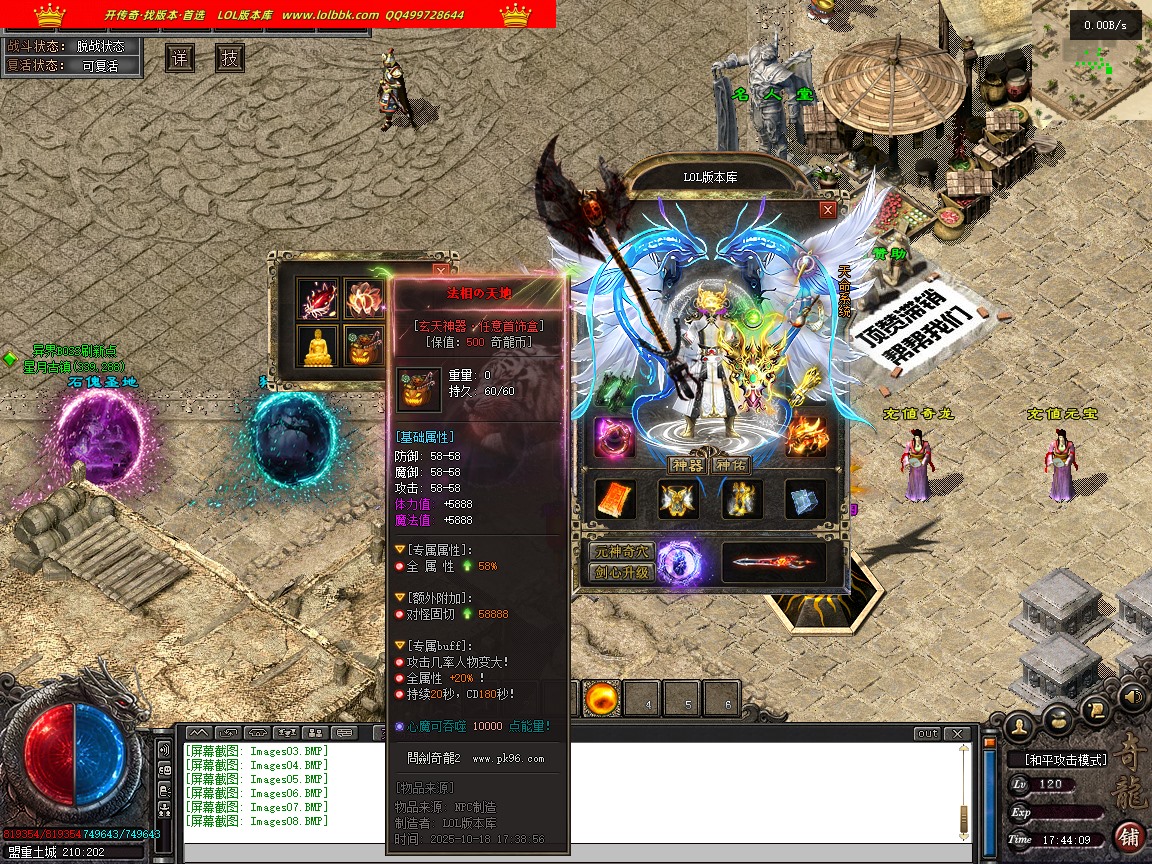The image size is (1152, 864).
Task: Open the 神器 artifact tab
Action: (x=688, y=465)
